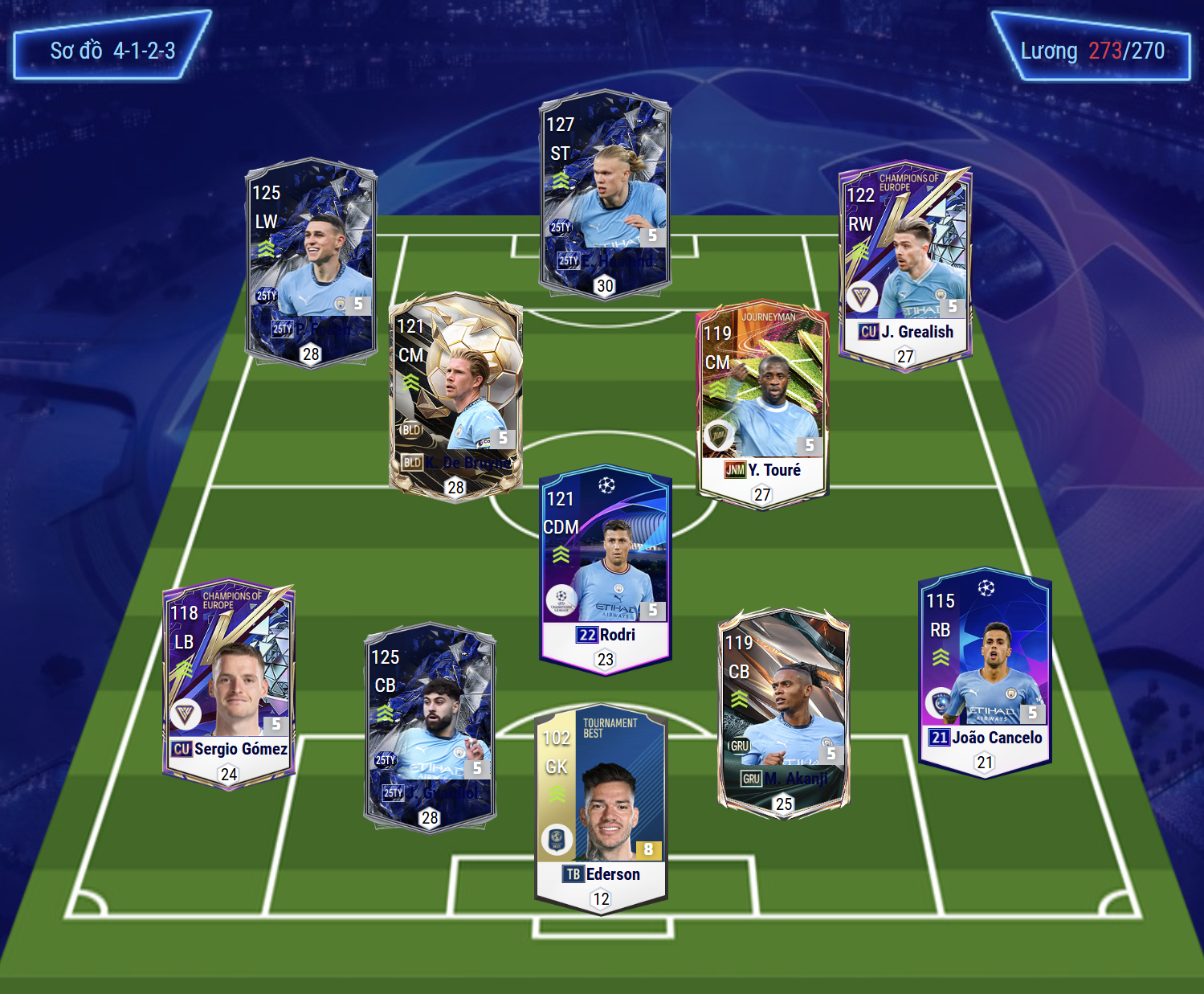Select Ederson goalkeeper card
1204x994 pixels.
tap(601, 808)
